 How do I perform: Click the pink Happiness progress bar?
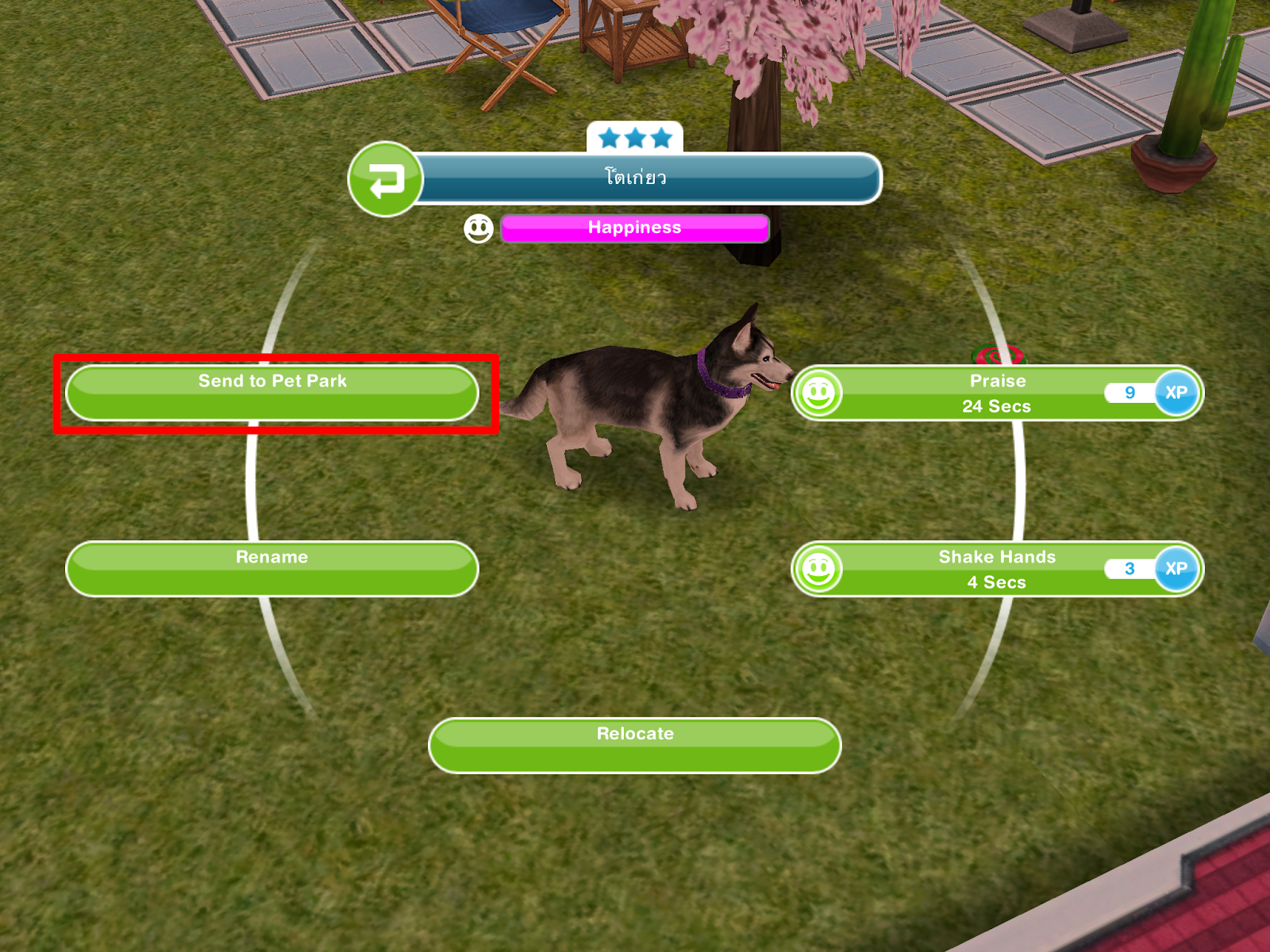633,228
